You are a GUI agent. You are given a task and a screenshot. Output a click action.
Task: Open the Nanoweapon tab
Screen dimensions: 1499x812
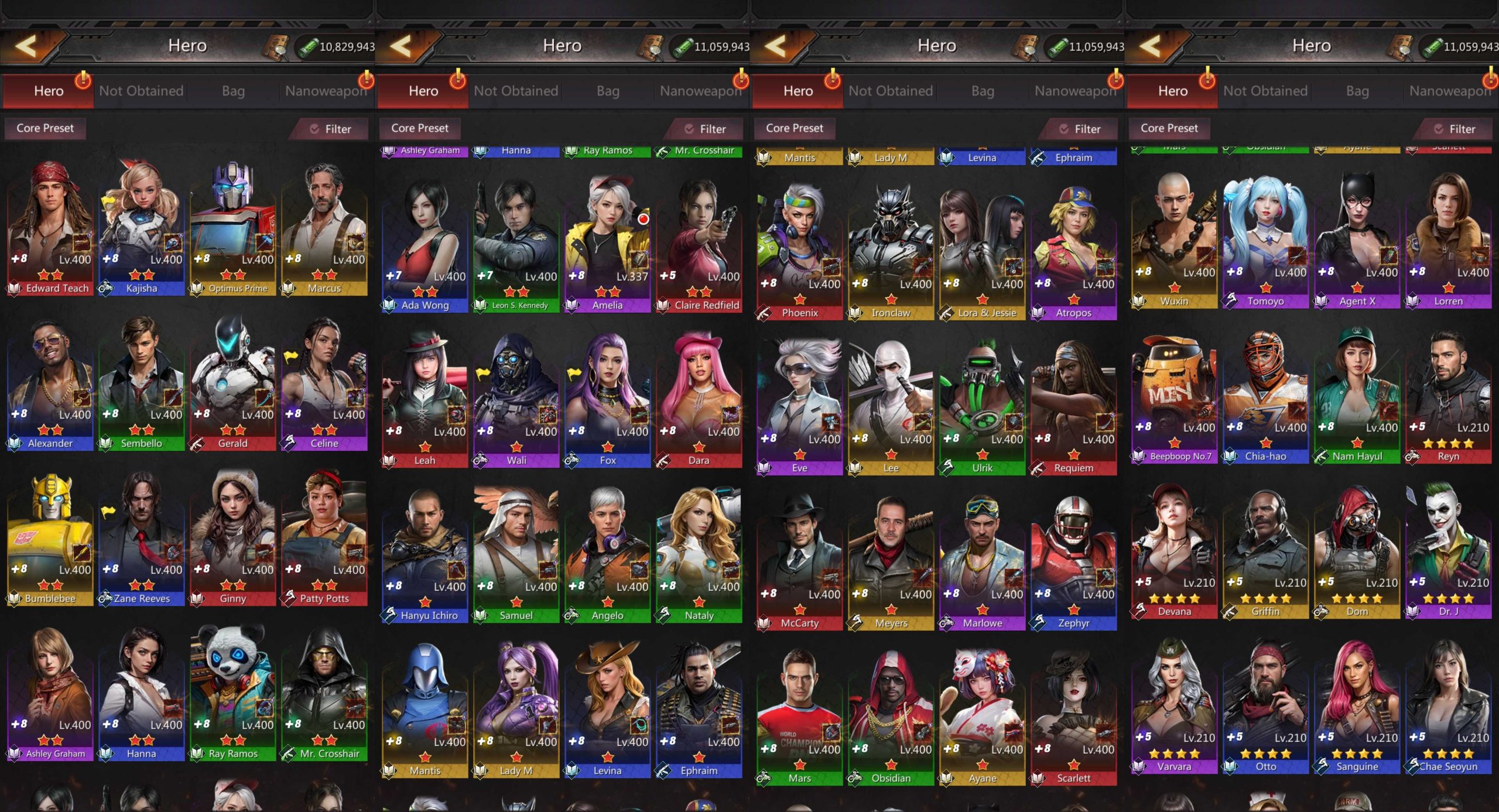[326, 91]
